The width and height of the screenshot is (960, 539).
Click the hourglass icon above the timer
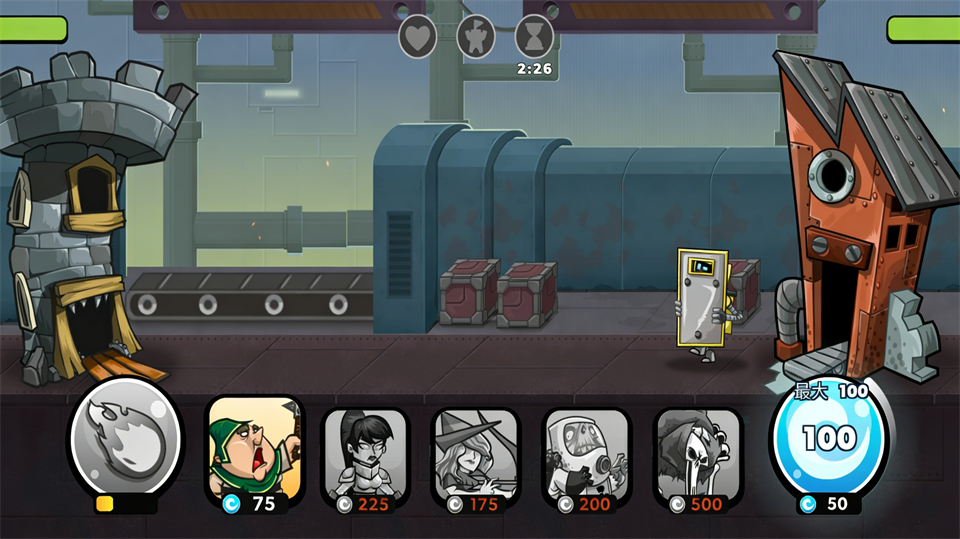tap(535, 38)
